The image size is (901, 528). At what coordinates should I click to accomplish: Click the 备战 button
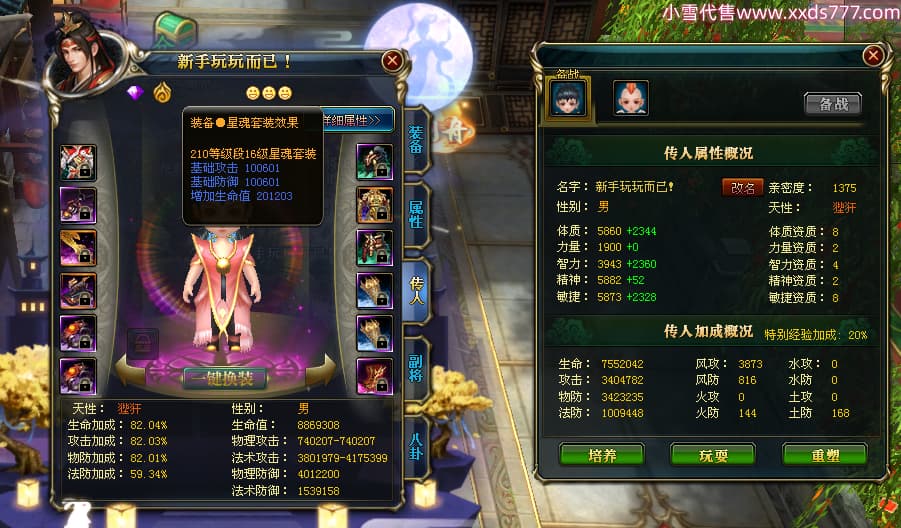832,103
